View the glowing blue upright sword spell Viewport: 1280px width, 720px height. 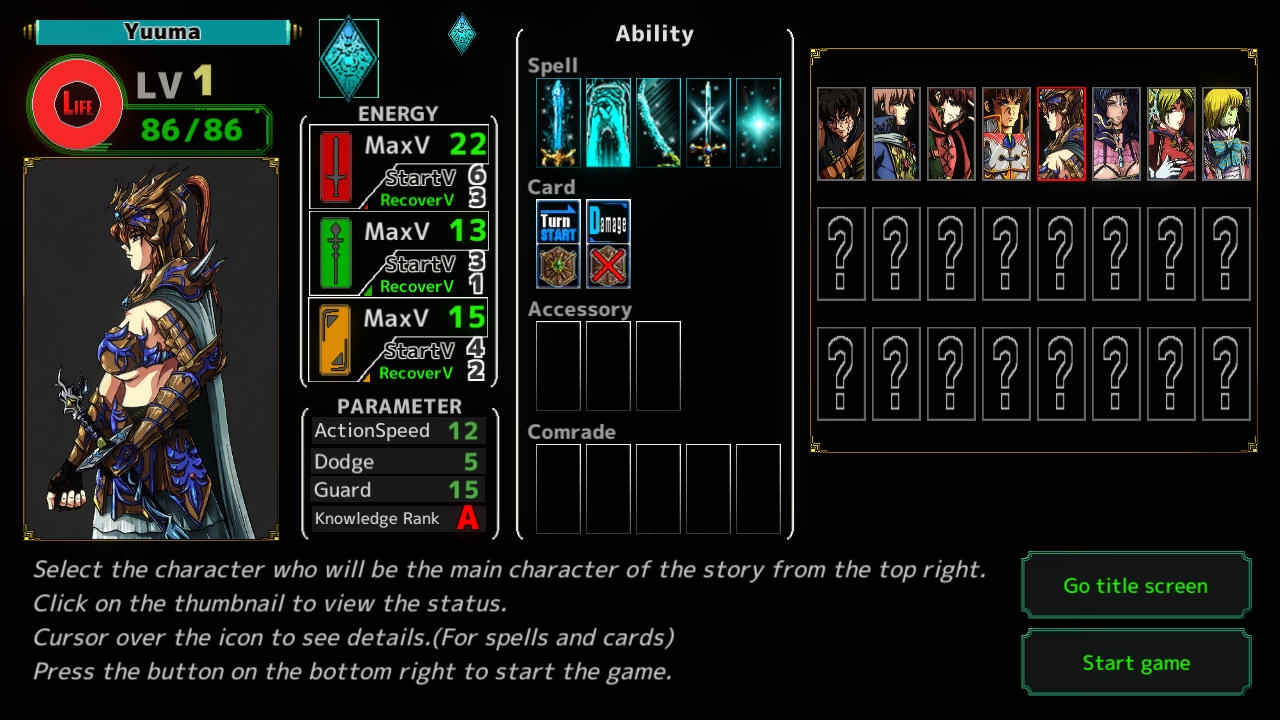click(558, 123)
